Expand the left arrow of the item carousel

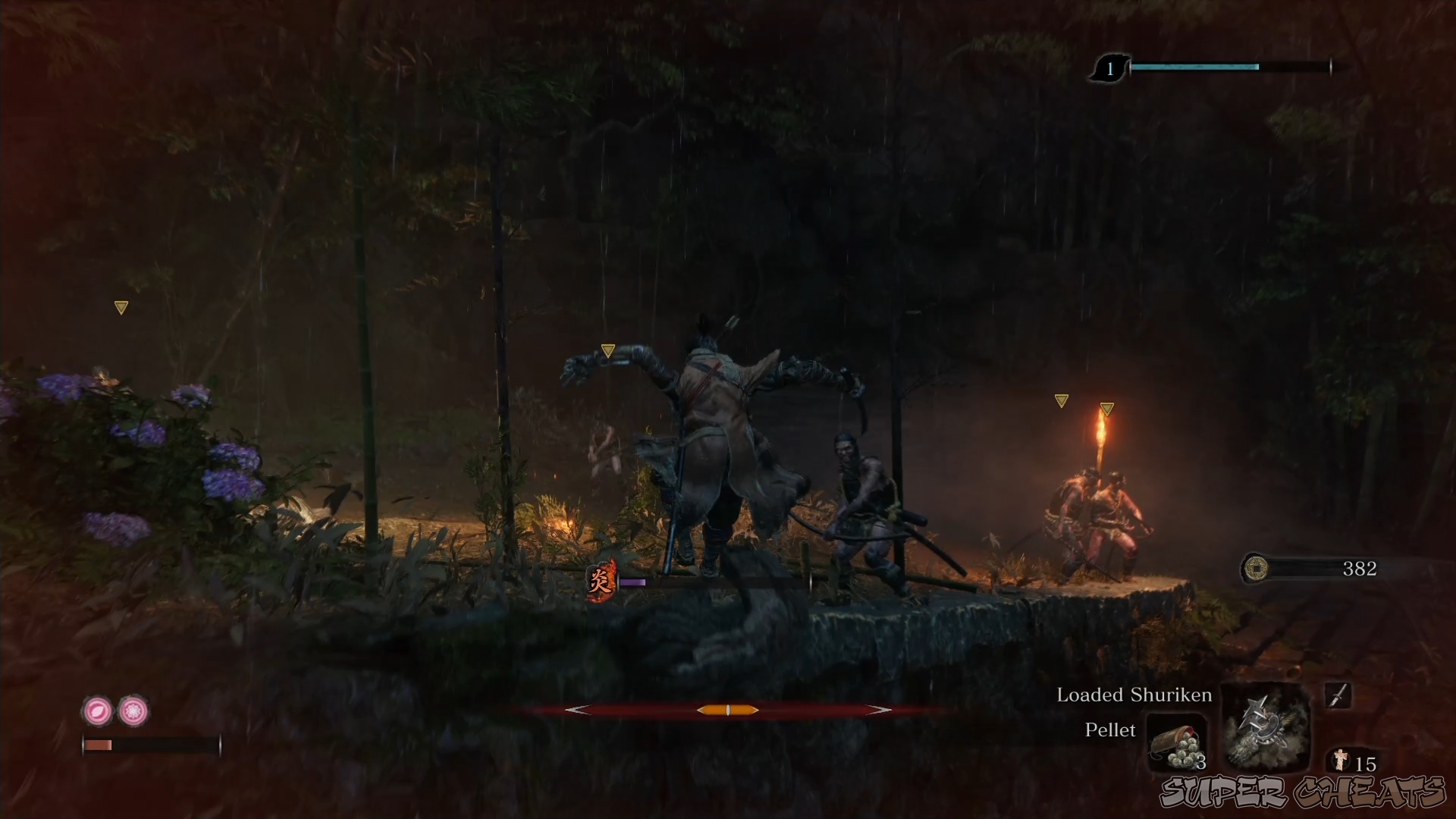(x=579, y=710)
